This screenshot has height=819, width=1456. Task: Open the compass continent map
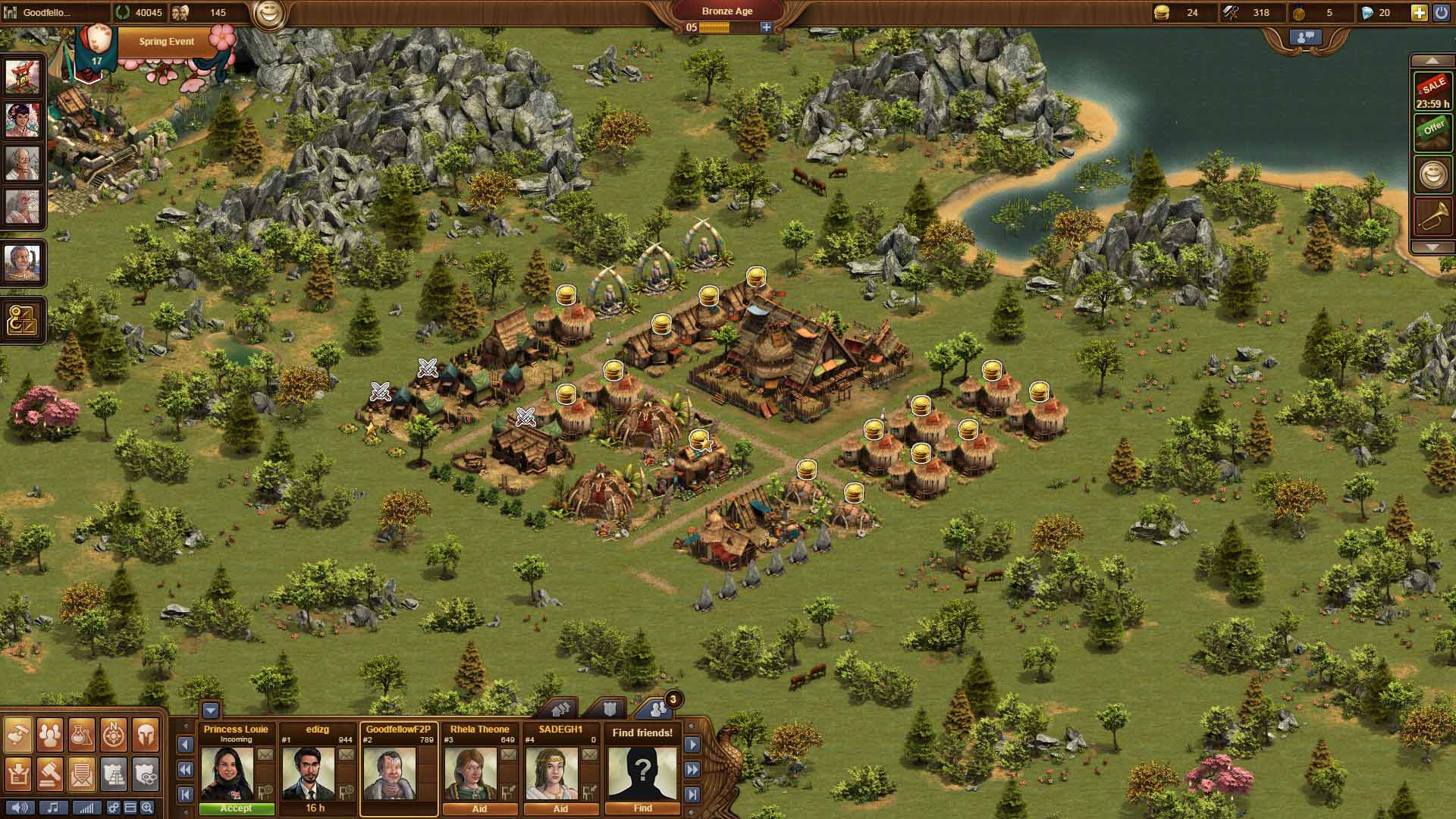114,733
